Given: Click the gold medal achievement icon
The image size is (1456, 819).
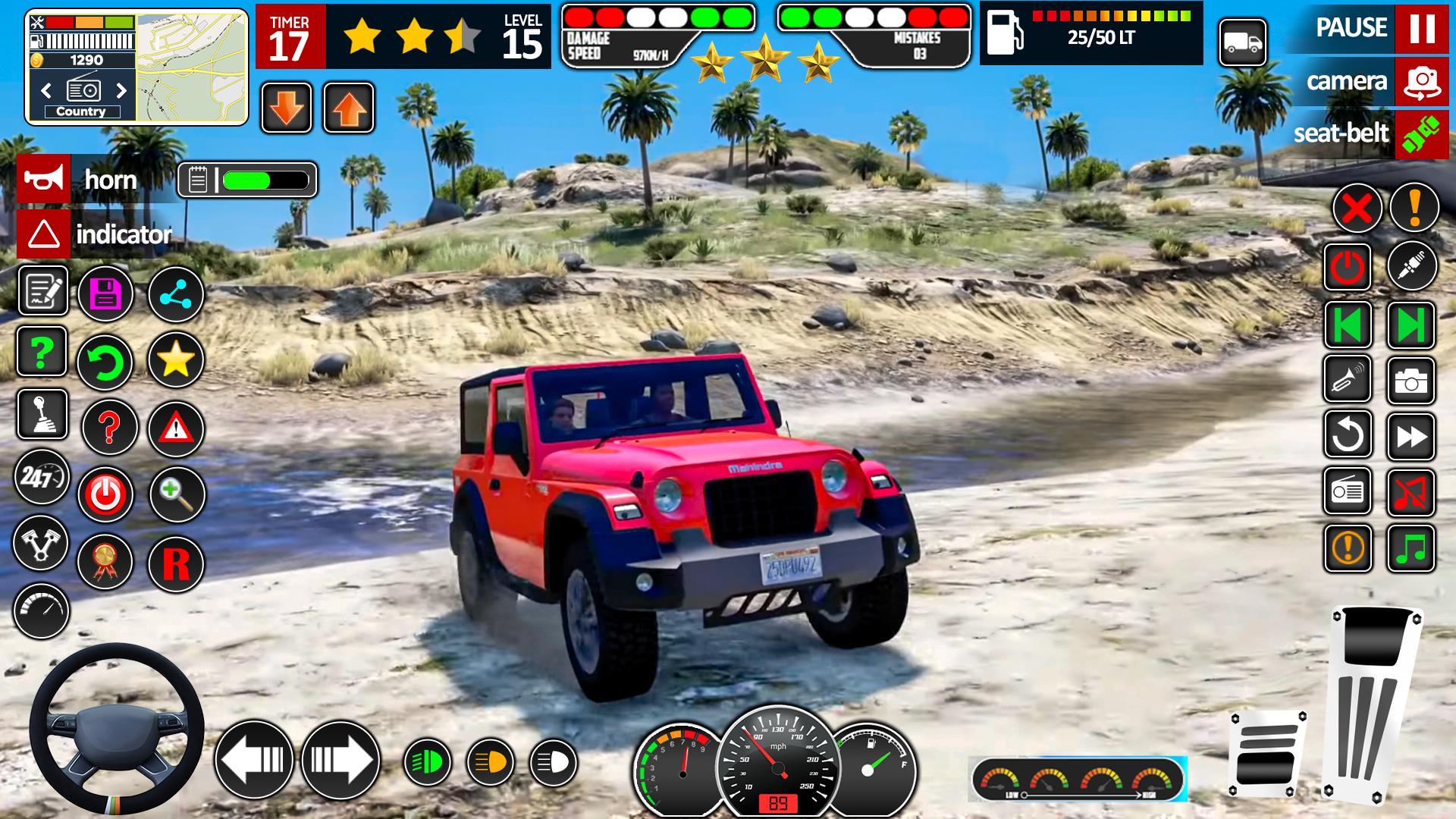Looking at the screenshot, I should click(x=106, y=562).
